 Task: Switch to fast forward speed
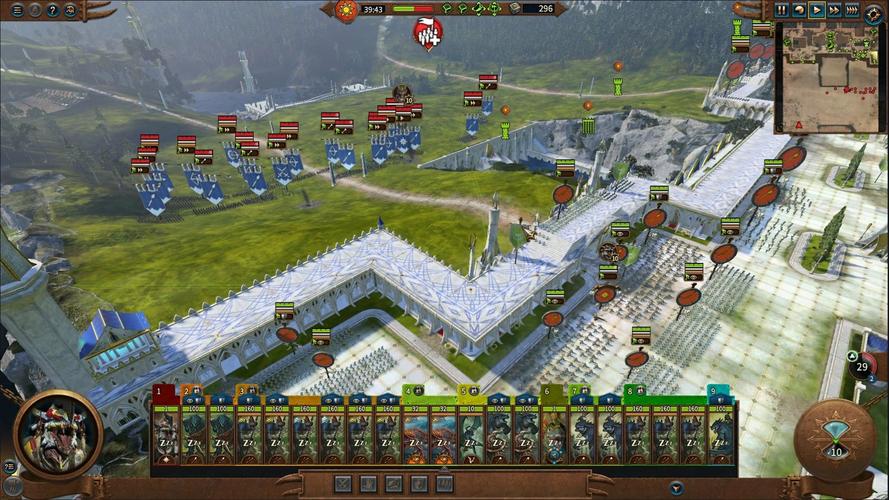coord(834,10)
